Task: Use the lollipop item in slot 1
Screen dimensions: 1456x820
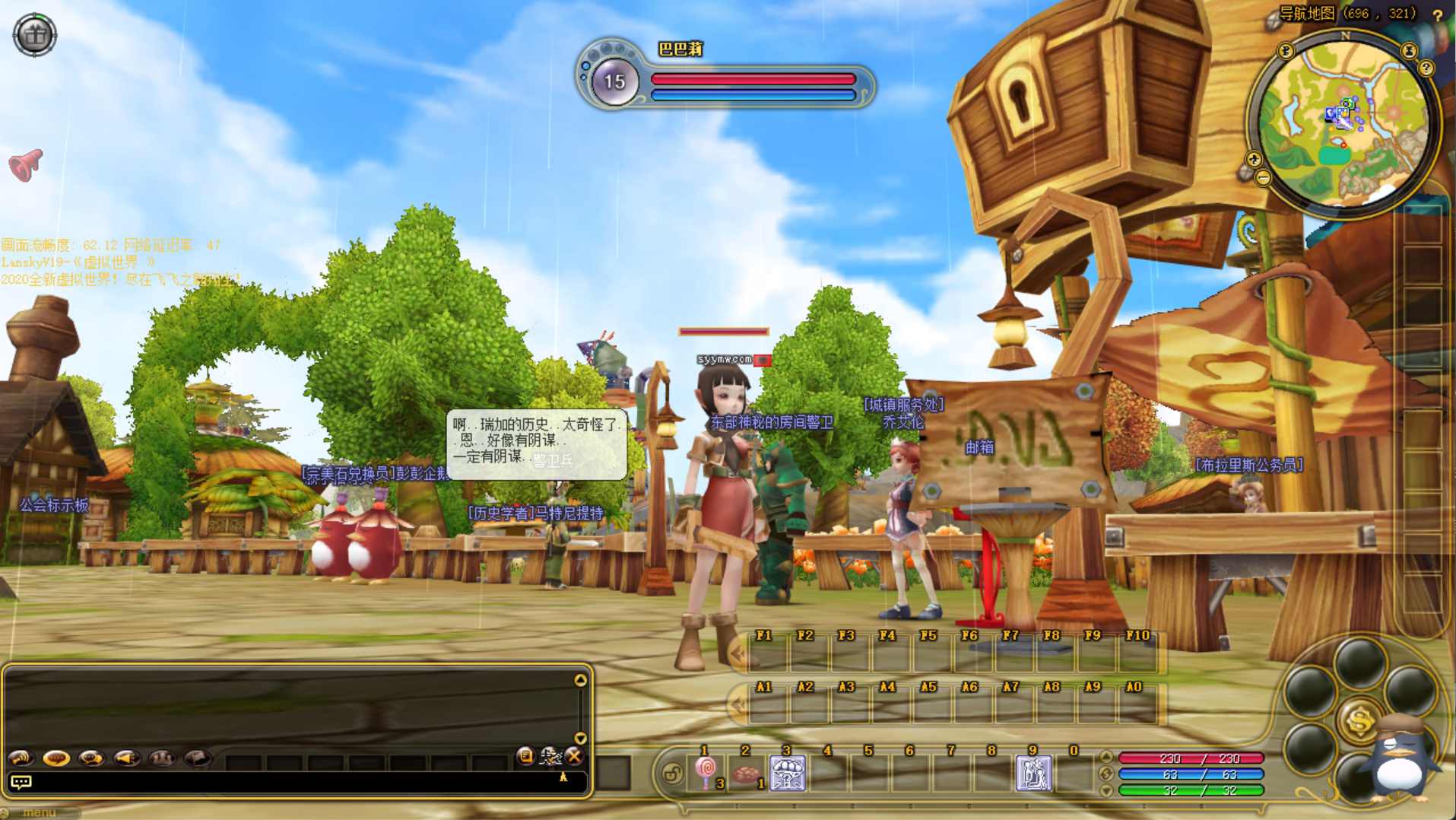Action: (x=706, y=773)
